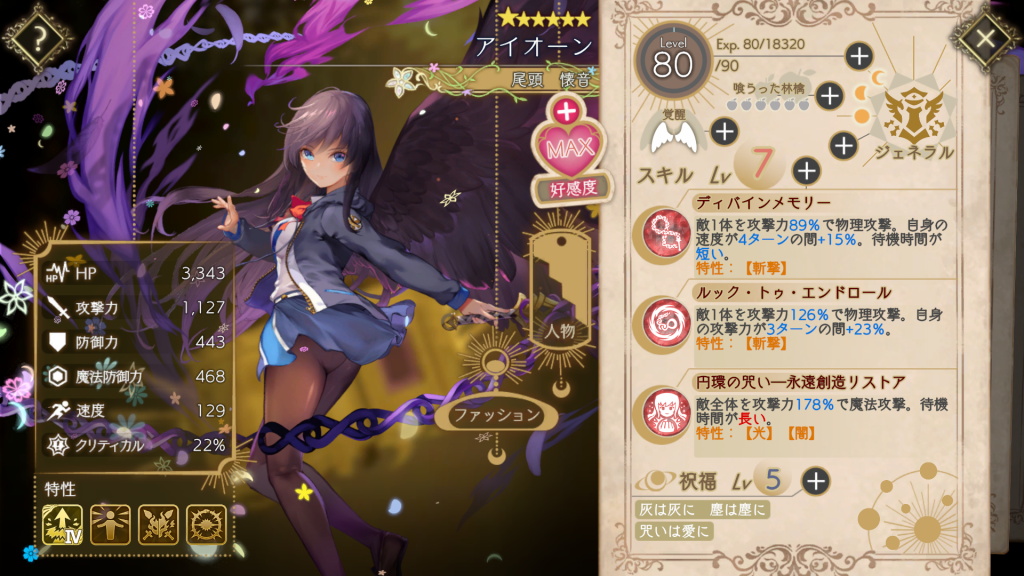
Task: Raise 祝福 blessing level with plus button
Action: [816, 481]
